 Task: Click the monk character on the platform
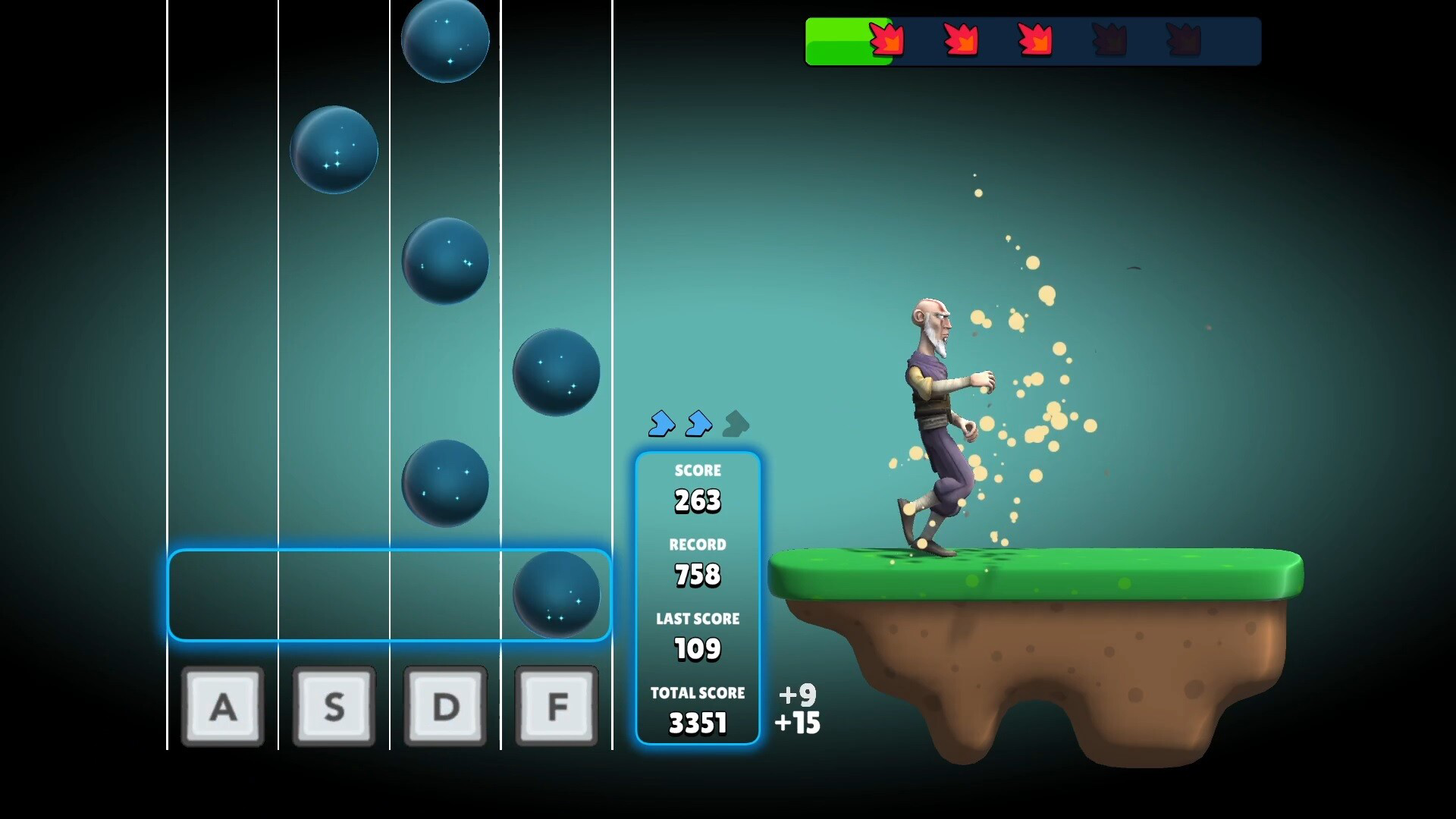(x=934, y=417)
